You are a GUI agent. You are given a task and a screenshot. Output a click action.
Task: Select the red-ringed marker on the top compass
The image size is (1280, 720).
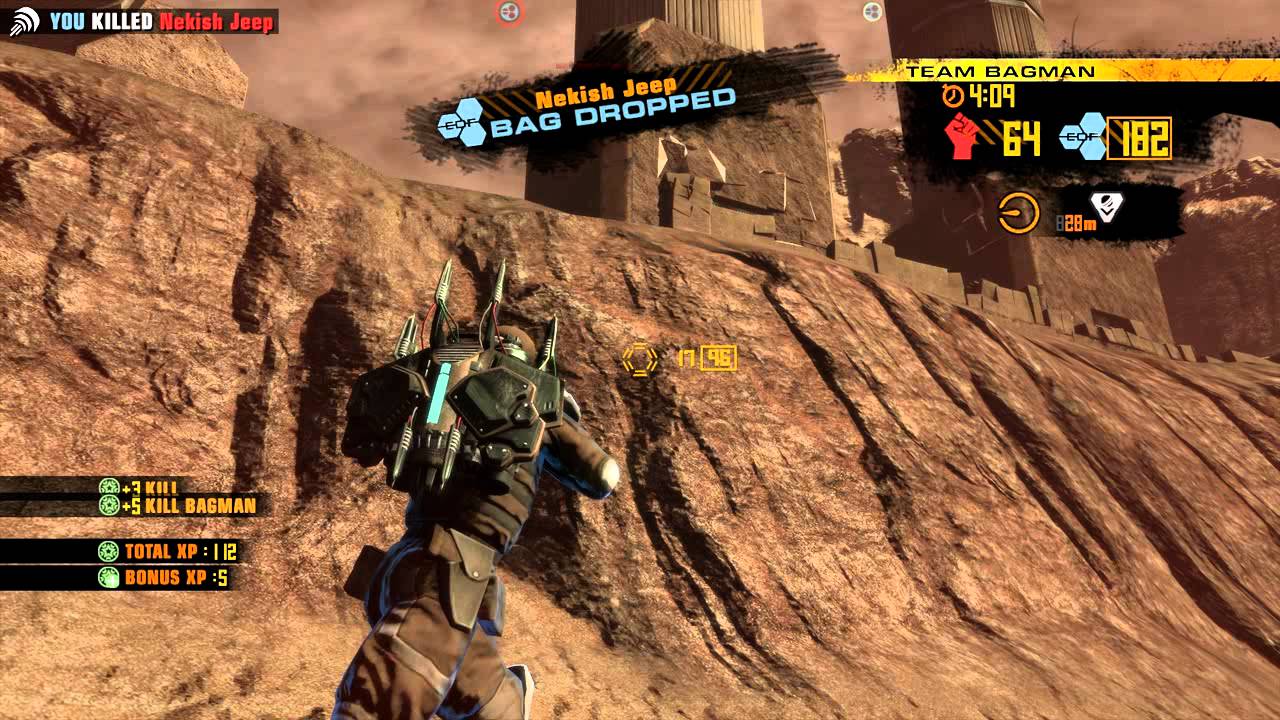point(508,12)
